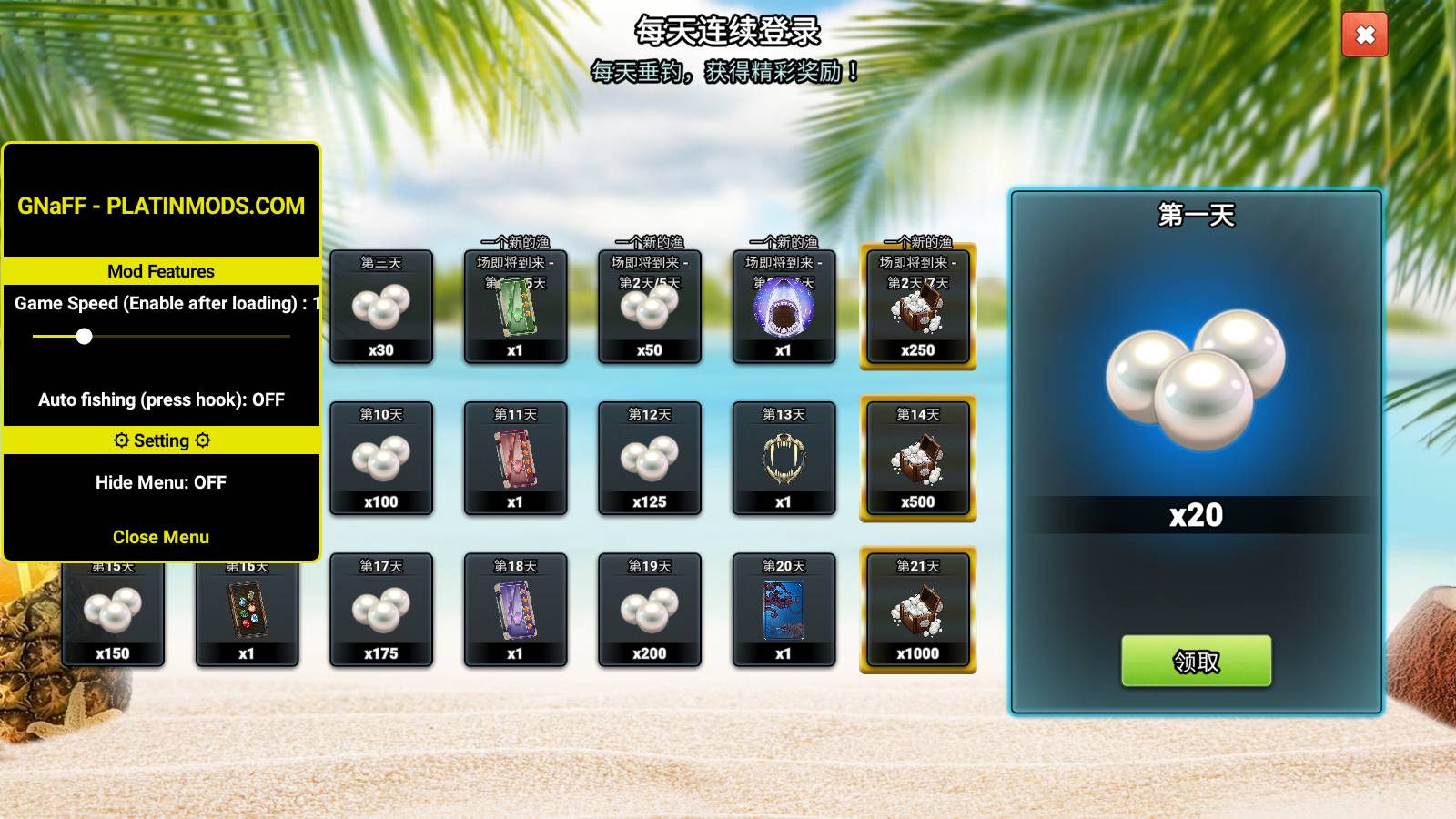
Task: Select the 第三天 x30 pearl reward
Action: (381, 307)
